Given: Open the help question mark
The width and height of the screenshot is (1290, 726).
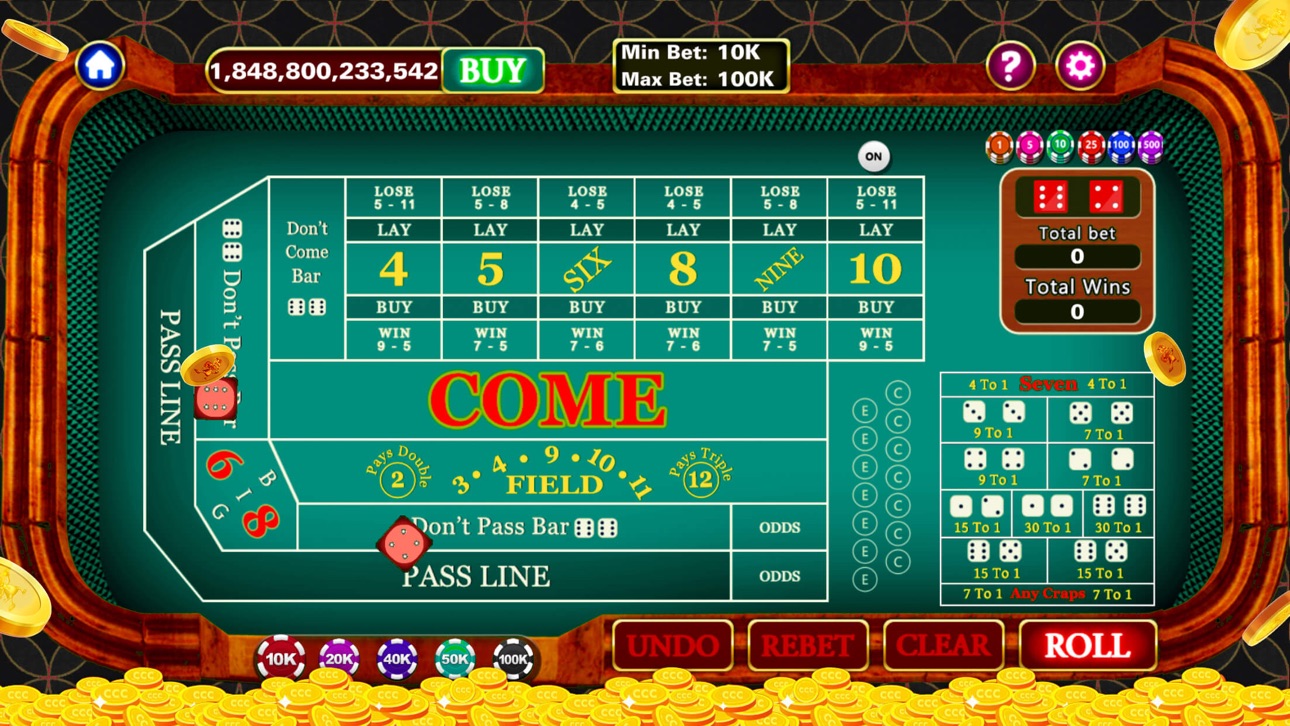Looking at the screenshot, I should 1013,64.
